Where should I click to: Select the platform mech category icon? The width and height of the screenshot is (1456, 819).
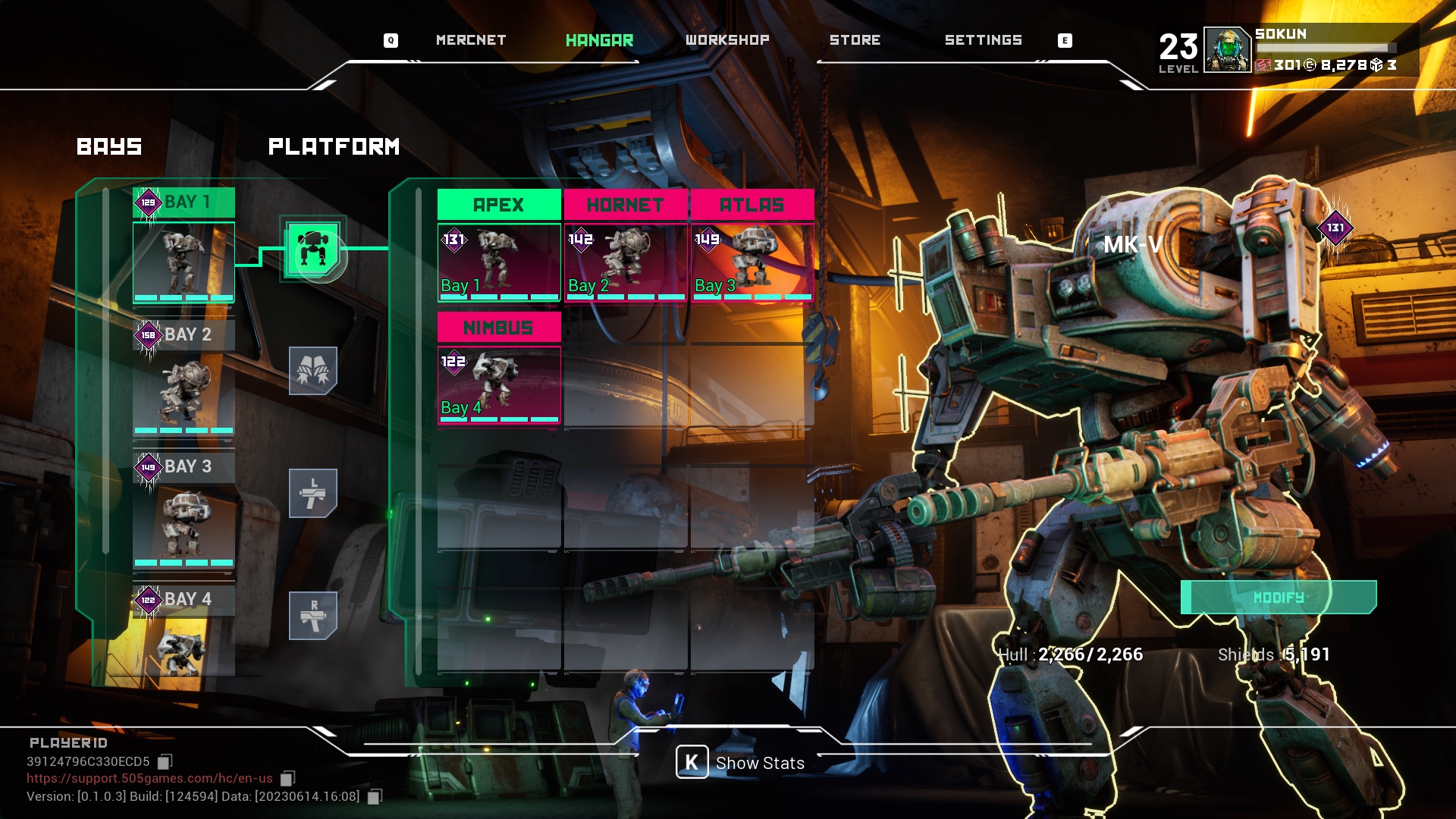tap(313, 249)
